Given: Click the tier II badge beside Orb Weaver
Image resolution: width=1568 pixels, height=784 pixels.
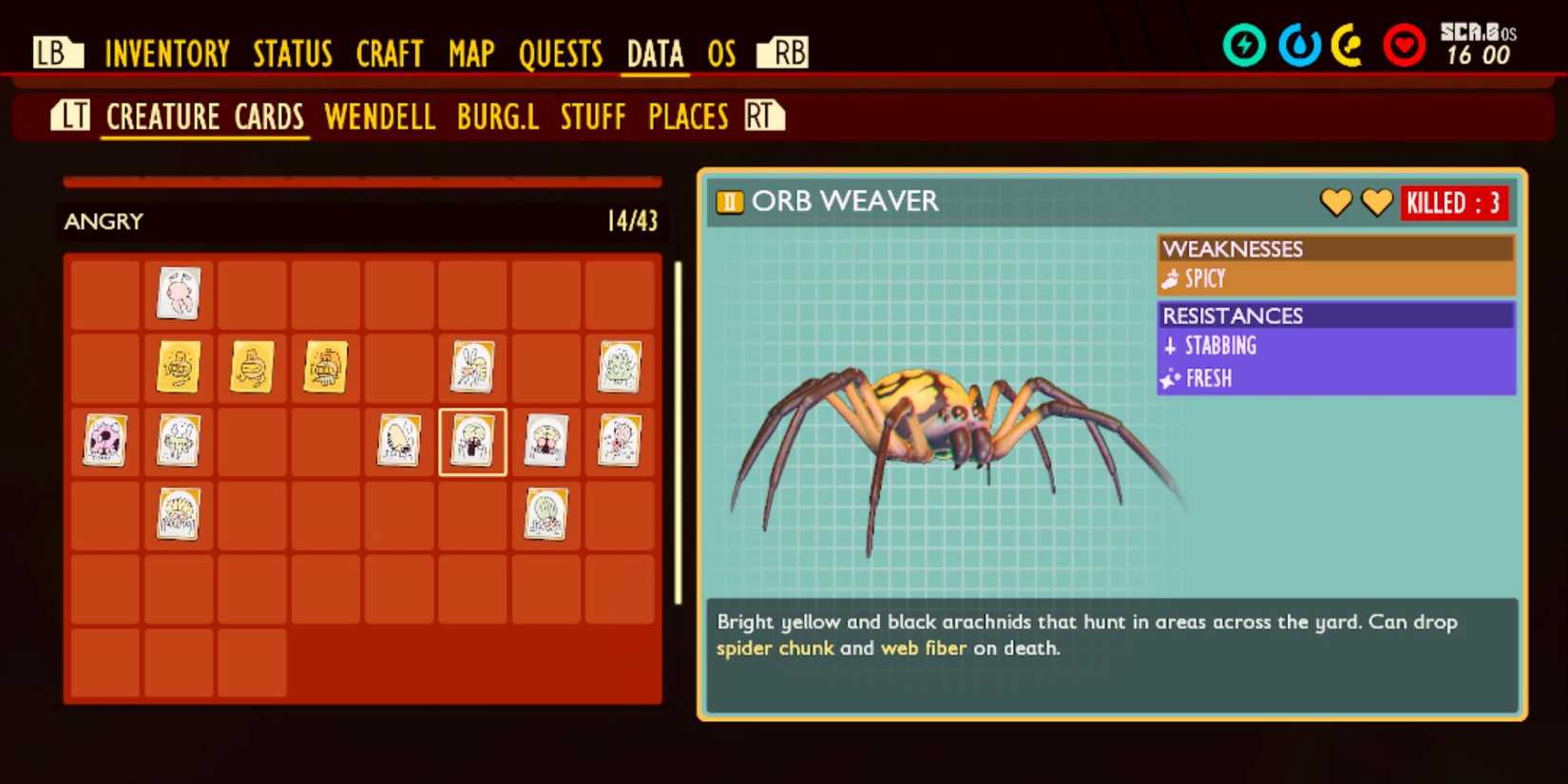Looking at the screenshot, I should 728,202.
